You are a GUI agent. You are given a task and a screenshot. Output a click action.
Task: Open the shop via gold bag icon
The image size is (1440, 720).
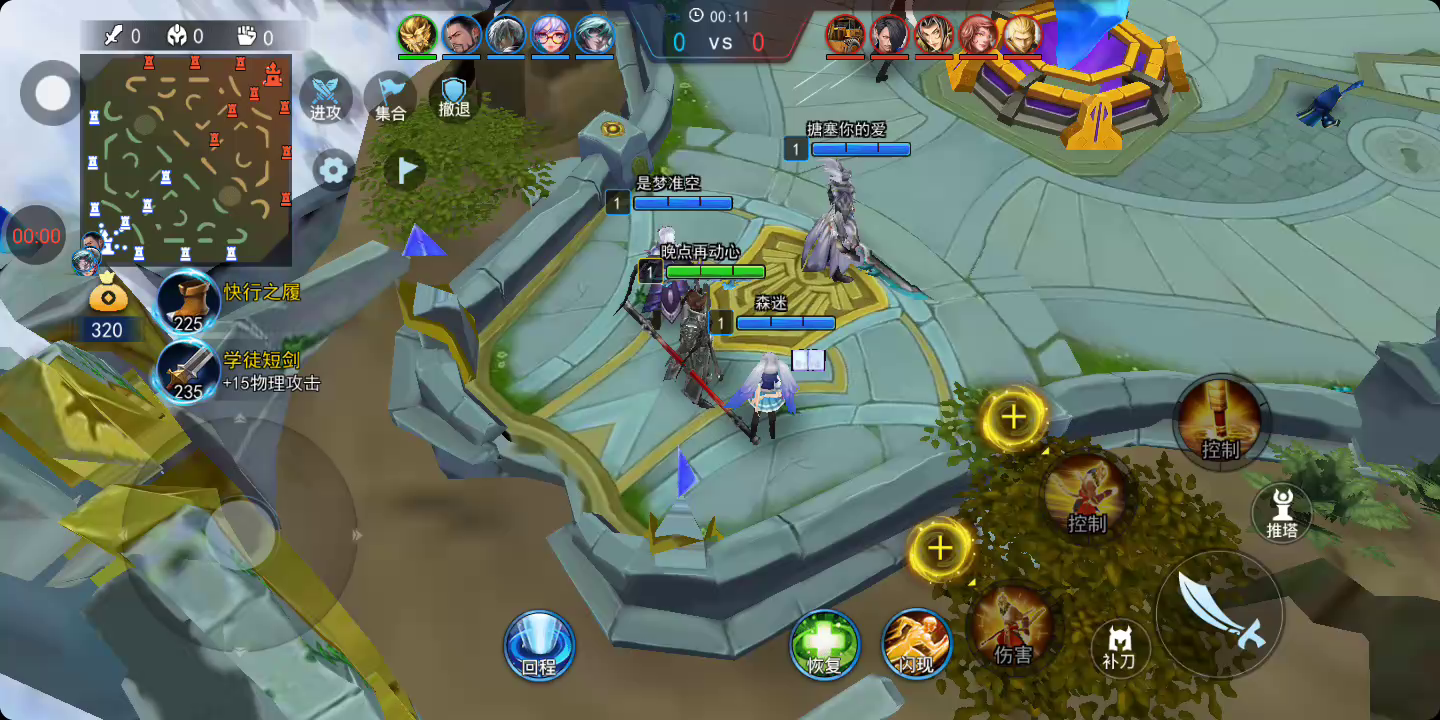106,298
